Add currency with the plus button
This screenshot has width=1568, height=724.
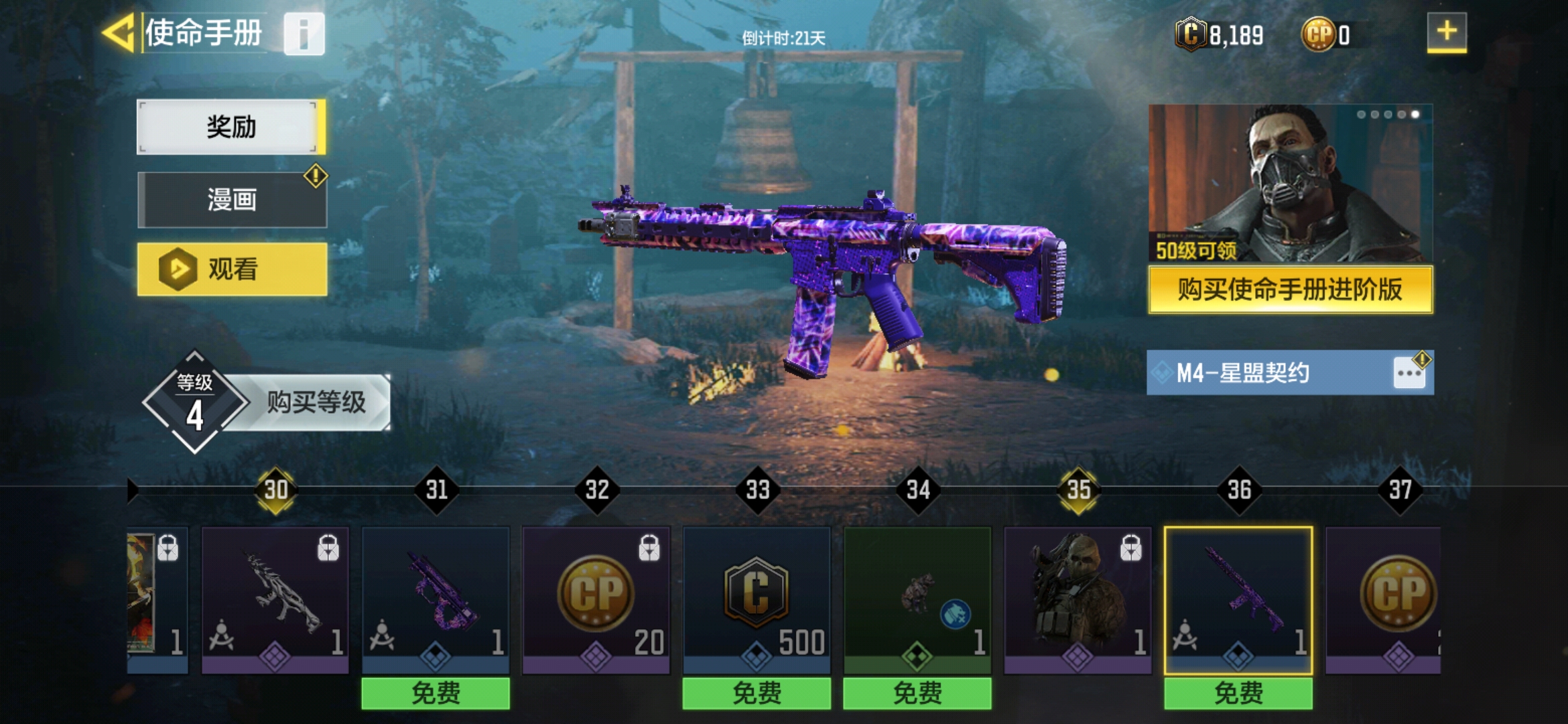point(1446,32)
